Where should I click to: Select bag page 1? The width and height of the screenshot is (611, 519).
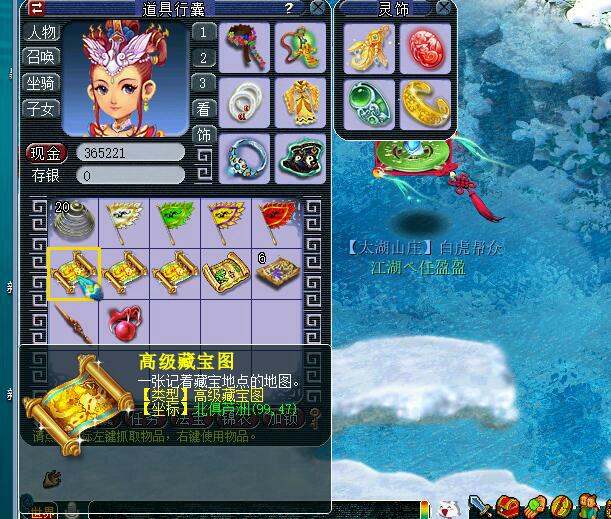tap(203, 31)
